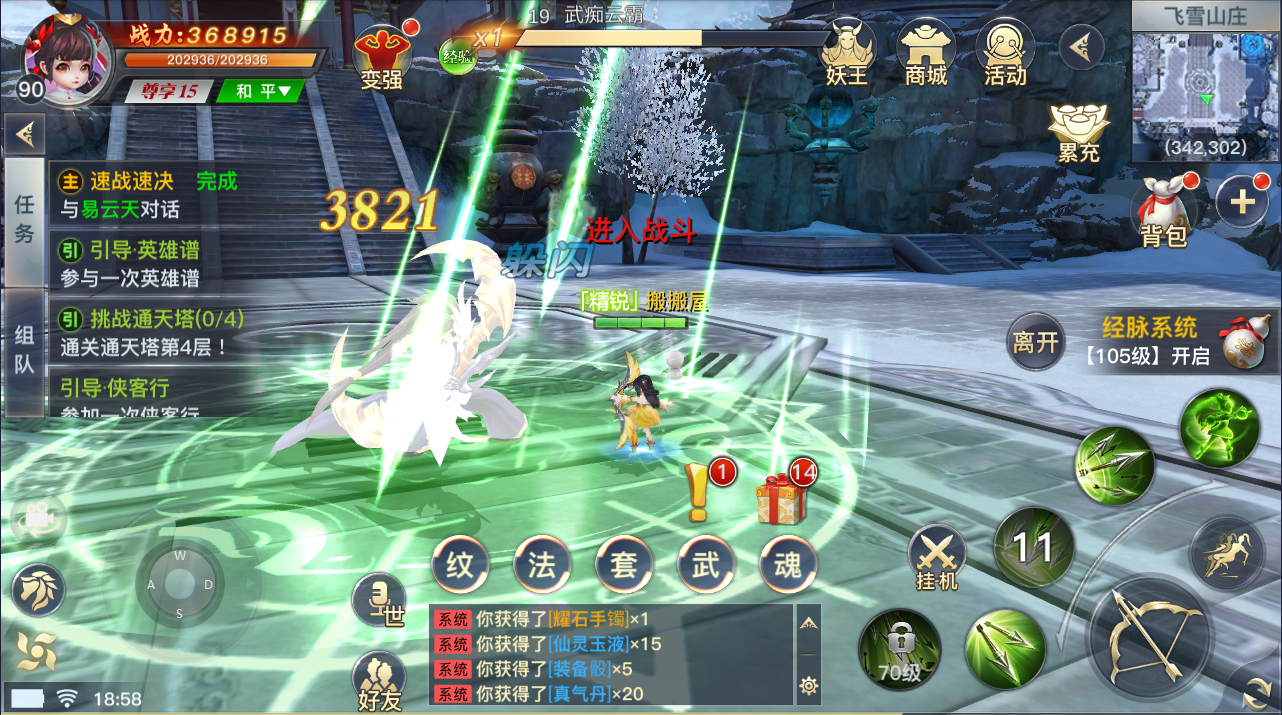This screenshot has width=1282, height=715.
Task: Open the gift box rewards icon
Action: pyautogui.click(x=781, y=497)
